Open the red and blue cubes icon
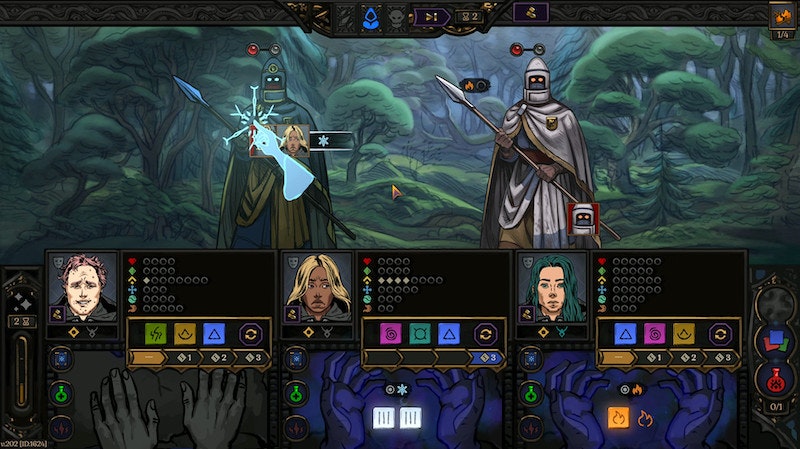The height and width of the screenshot is (449, 800). pyautogui.click(x=773, y=340)
